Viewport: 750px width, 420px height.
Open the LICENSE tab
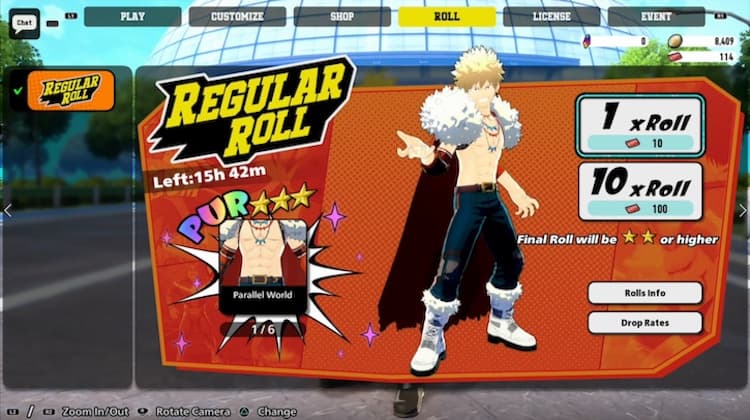(x=551, y=16)
